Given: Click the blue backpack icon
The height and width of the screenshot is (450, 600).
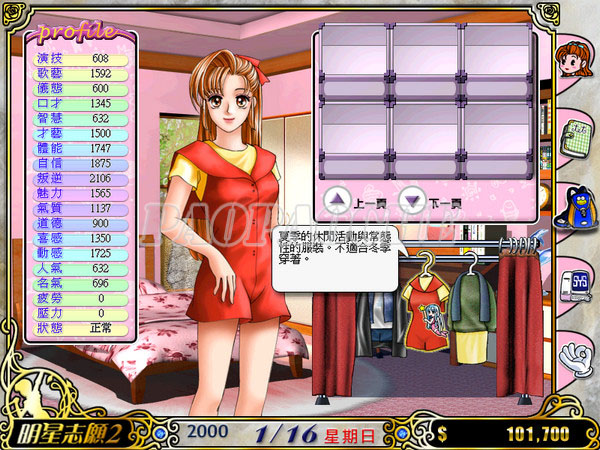Looking at the screenshot, I should 573,207.
